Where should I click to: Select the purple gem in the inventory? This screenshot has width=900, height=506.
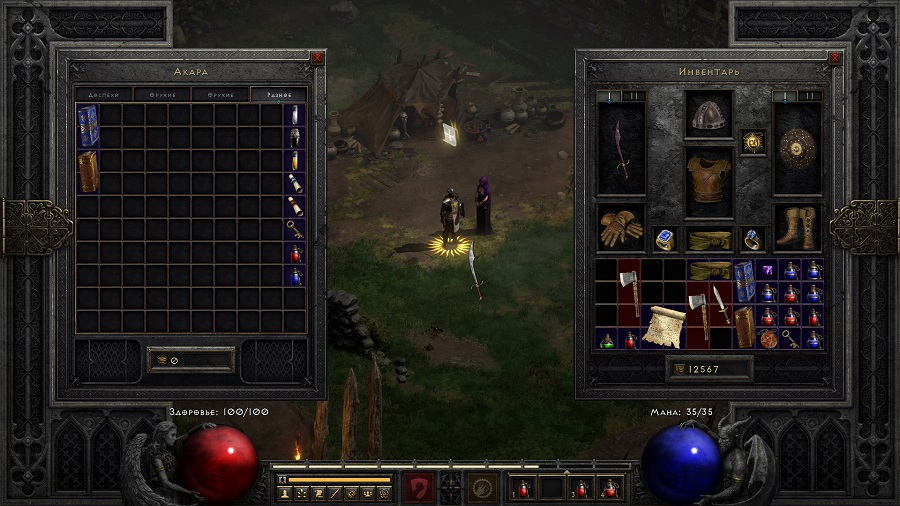766,270
